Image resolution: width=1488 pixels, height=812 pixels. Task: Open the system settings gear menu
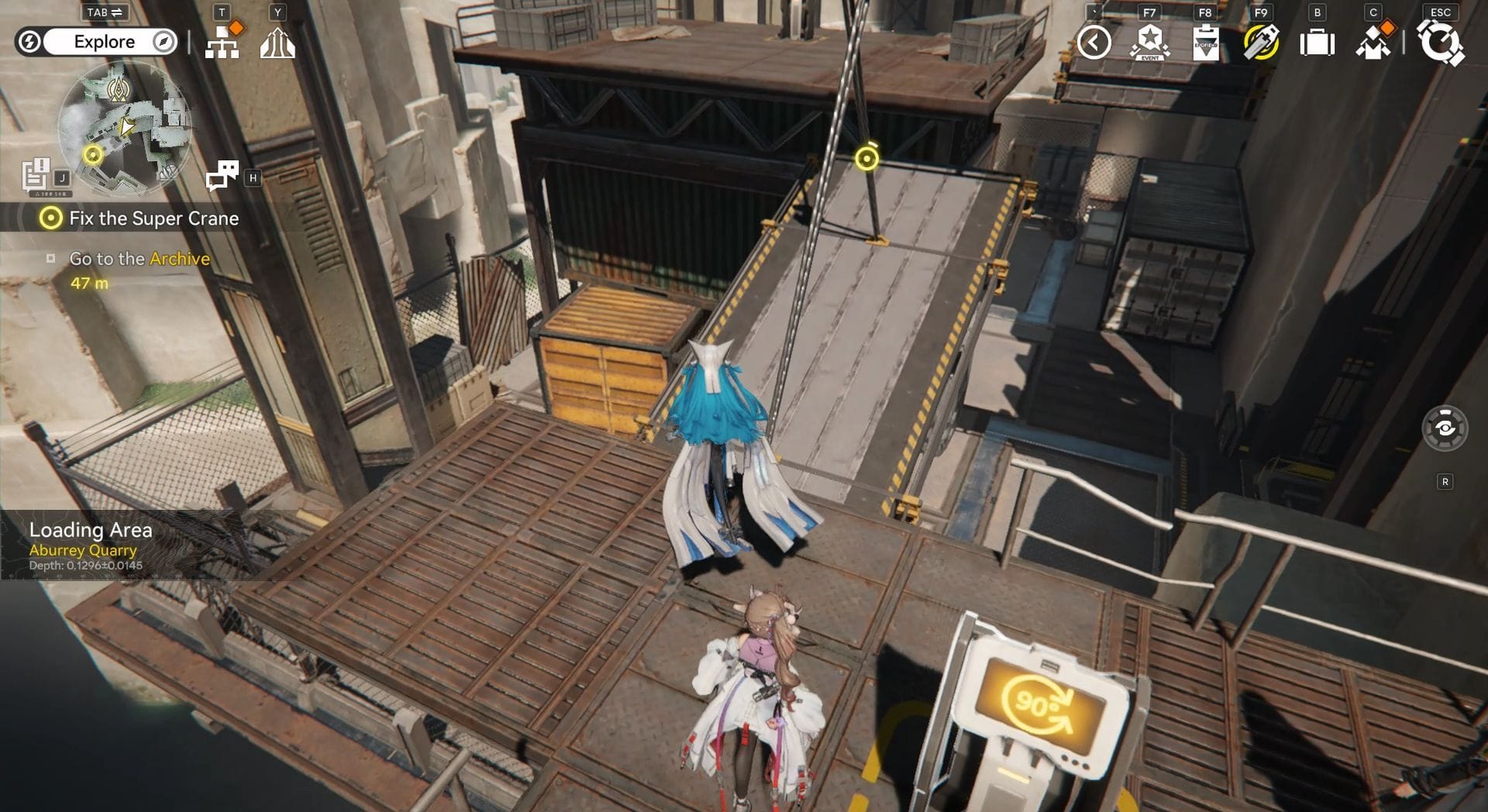(1440, 43)
